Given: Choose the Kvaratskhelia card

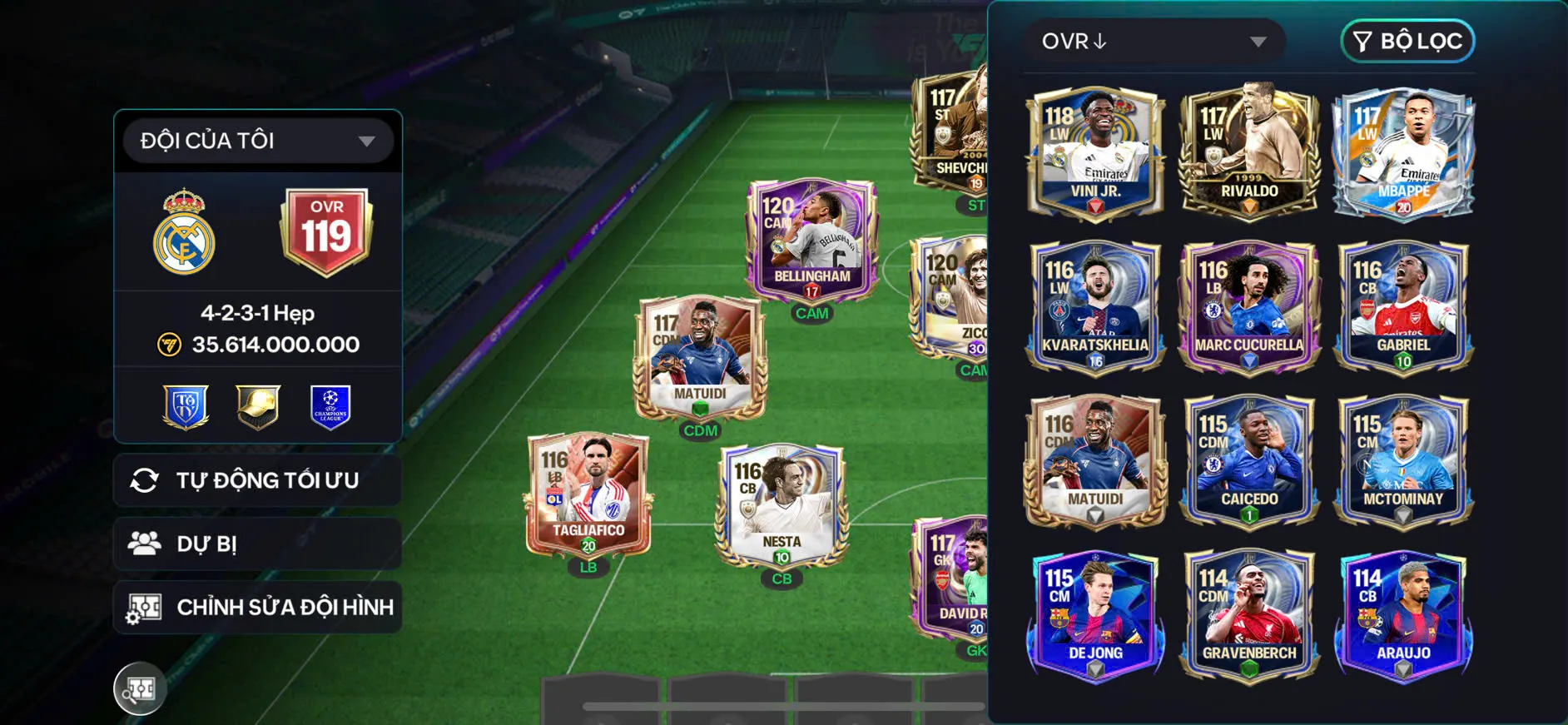Looking at the screenshot, I should coord(1095,306).
